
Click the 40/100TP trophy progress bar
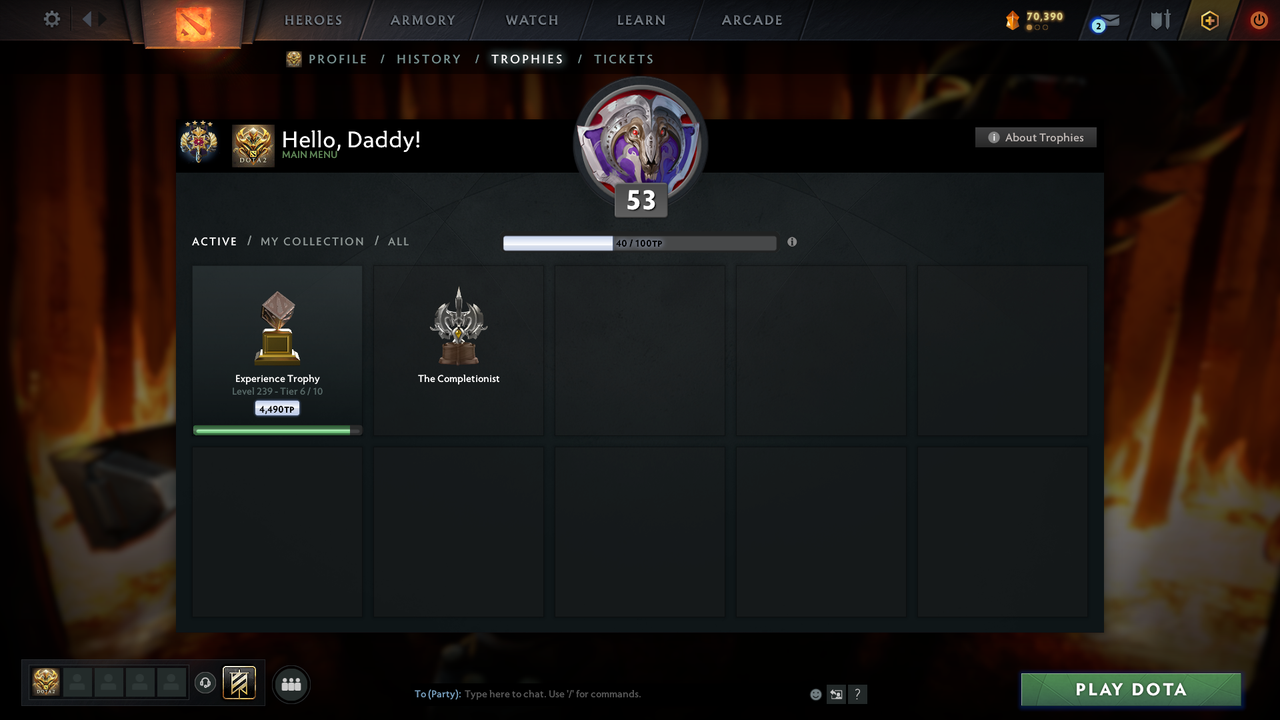[x=640, y=242]
